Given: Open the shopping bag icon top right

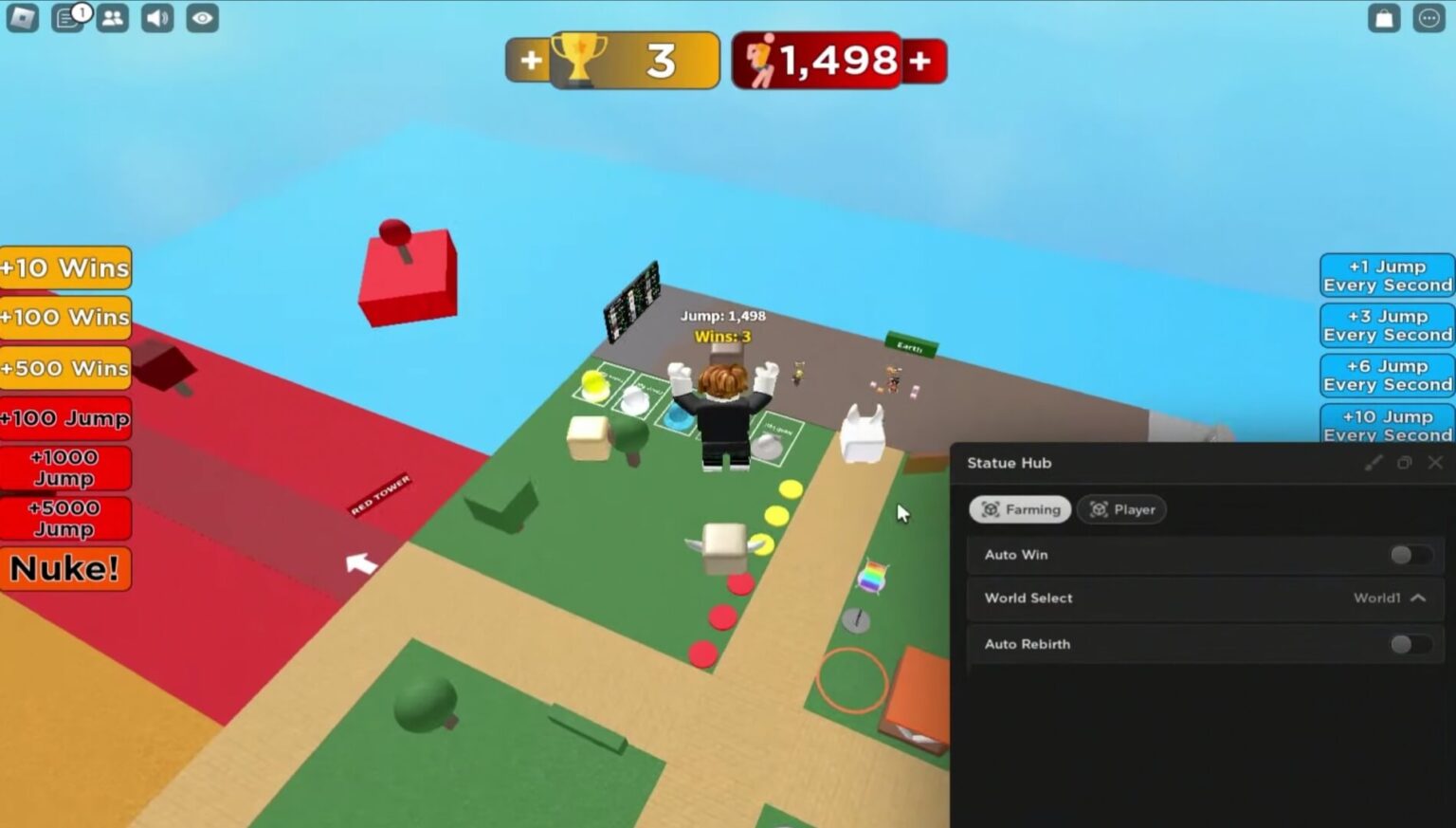Looking at the screenshot, I should 1382,17.
